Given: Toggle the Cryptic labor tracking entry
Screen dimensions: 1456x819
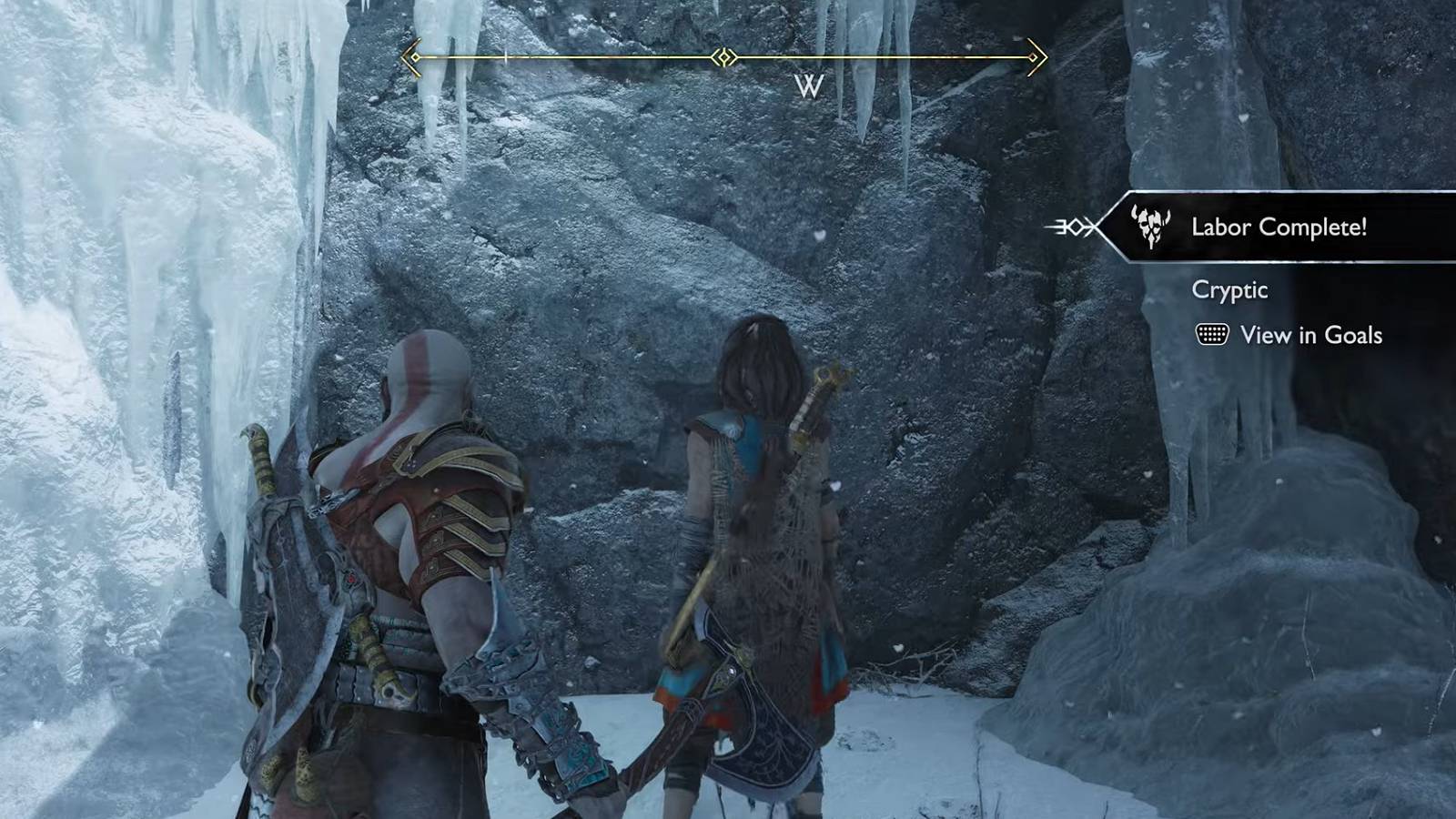Looking at the screenshot, I should [1228, 291].
